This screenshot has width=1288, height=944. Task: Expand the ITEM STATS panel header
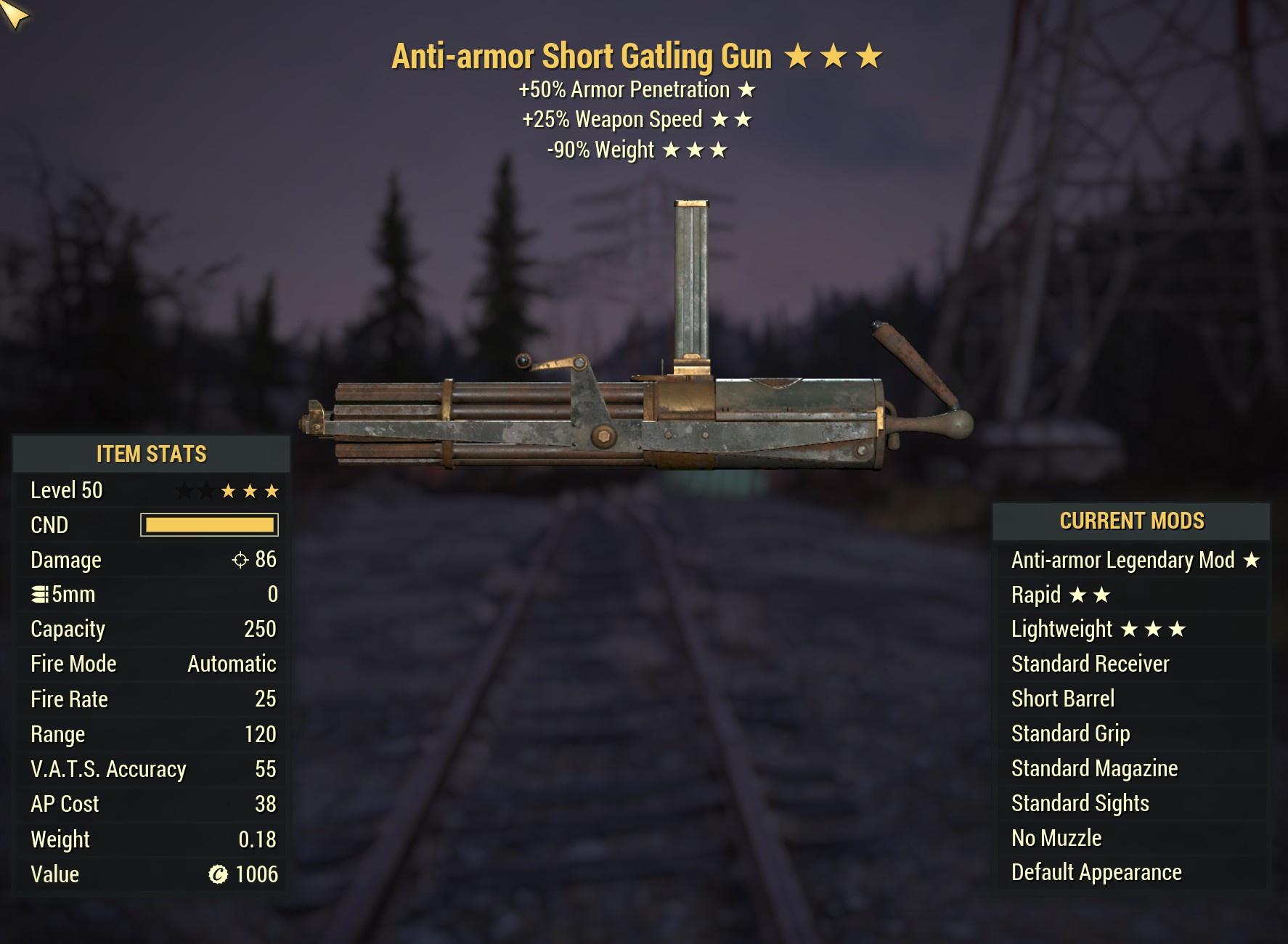151,454
